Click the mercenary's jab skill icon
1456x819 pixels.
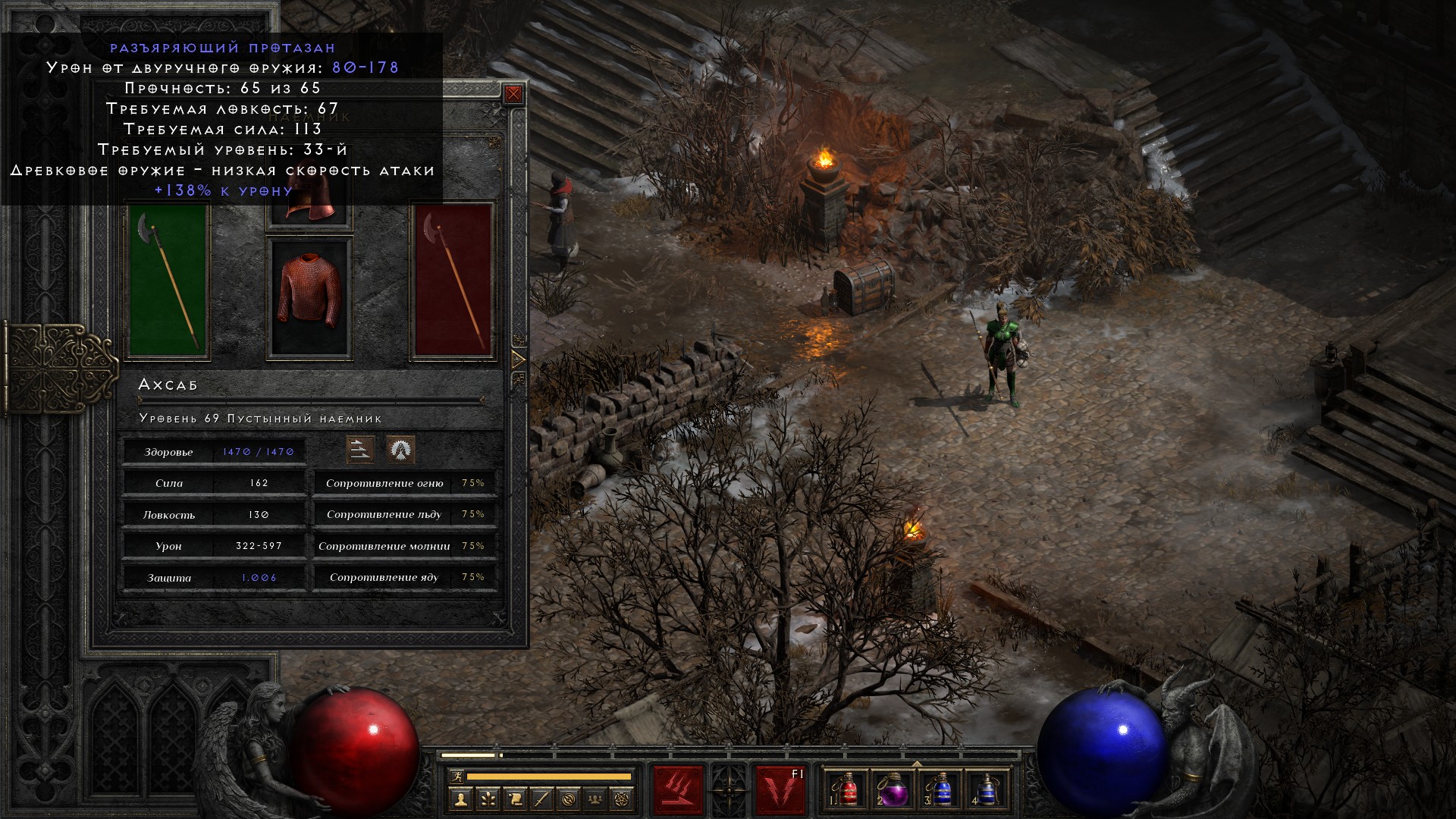coord(360,450)
